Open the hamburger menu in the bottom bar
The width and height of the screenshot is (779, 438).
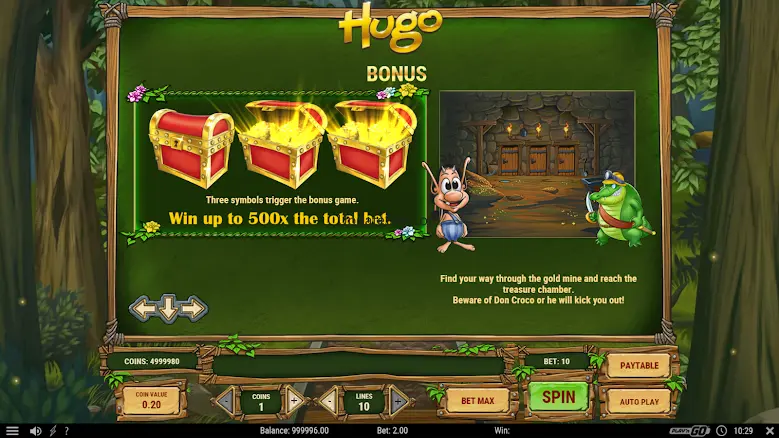tap(12, 431)
